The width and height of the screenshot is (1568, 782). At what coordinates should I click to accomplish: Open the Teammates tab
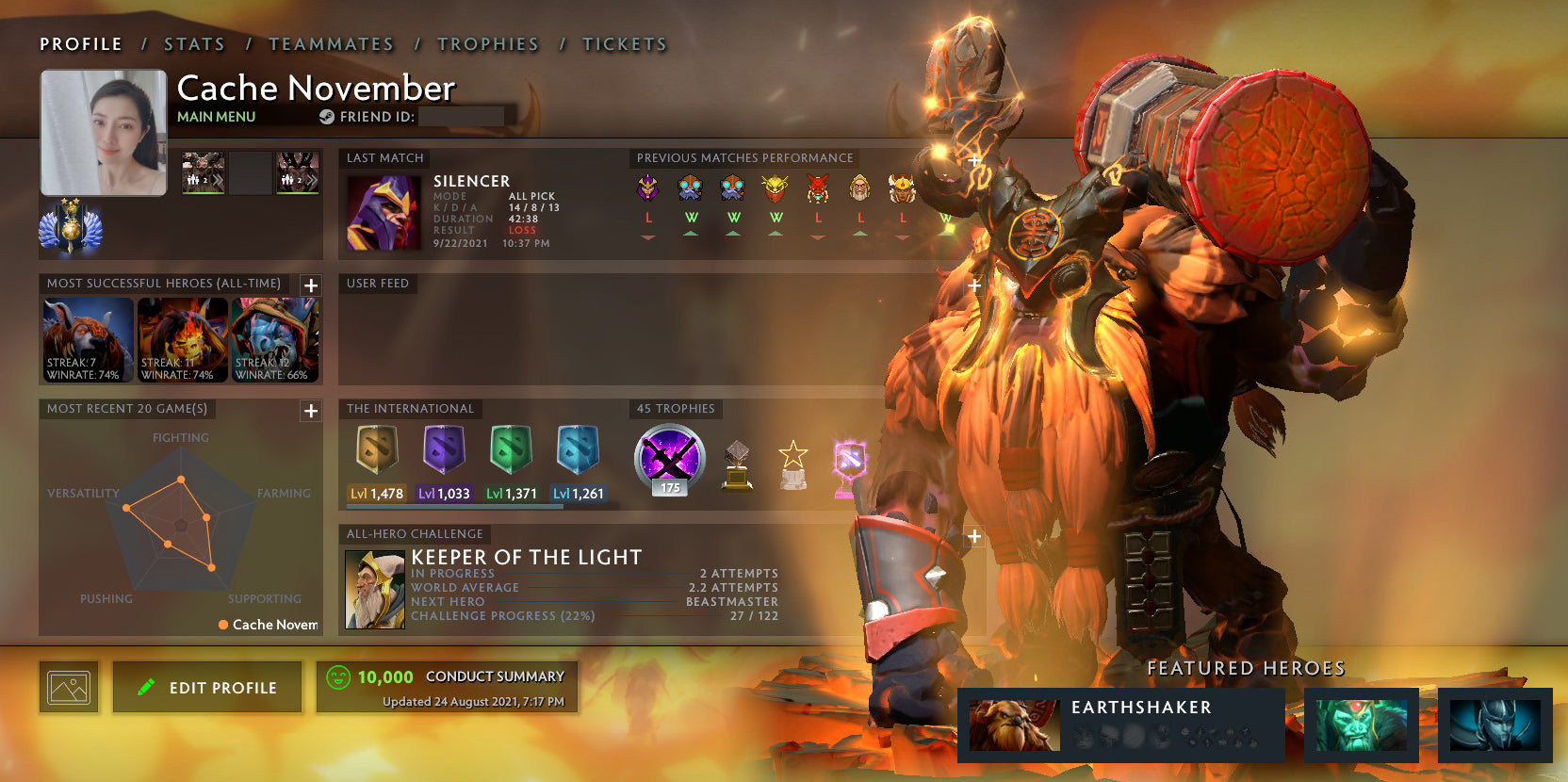pyautogui.click(x=332, y=43)
